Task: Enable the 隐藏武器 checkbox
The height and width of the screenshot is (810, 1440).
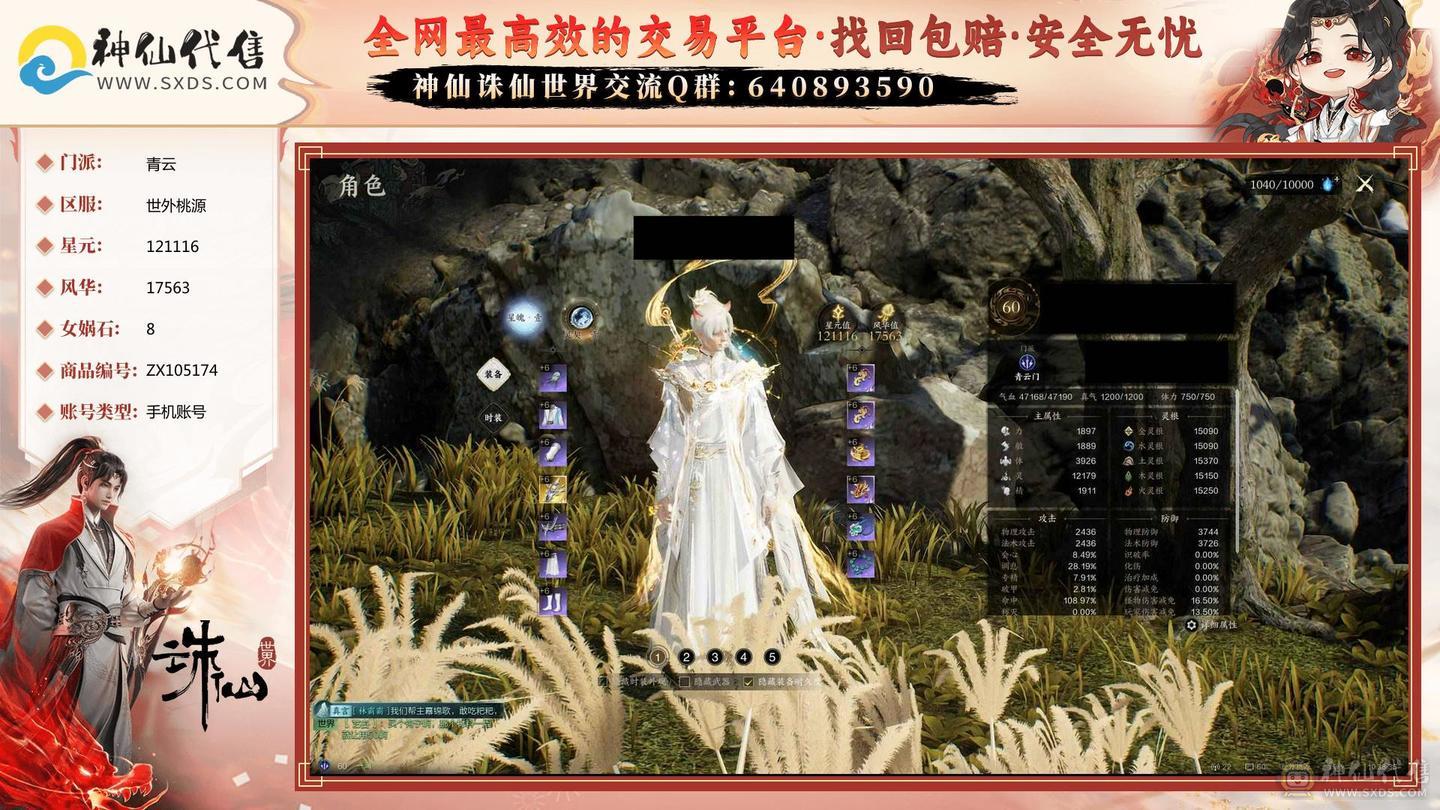Action: [685, 681]
